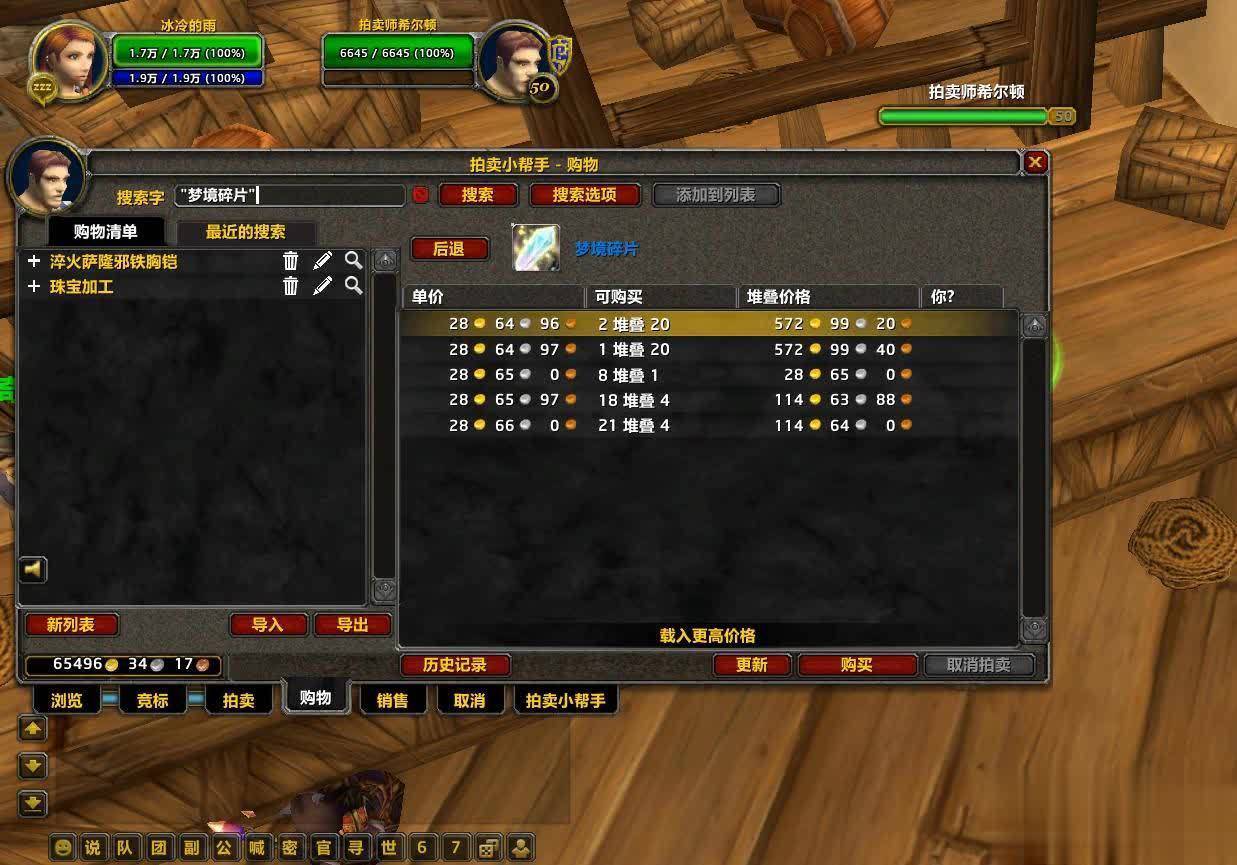Select the 购物清单 shopping list tab

click(x=105, y=232)
